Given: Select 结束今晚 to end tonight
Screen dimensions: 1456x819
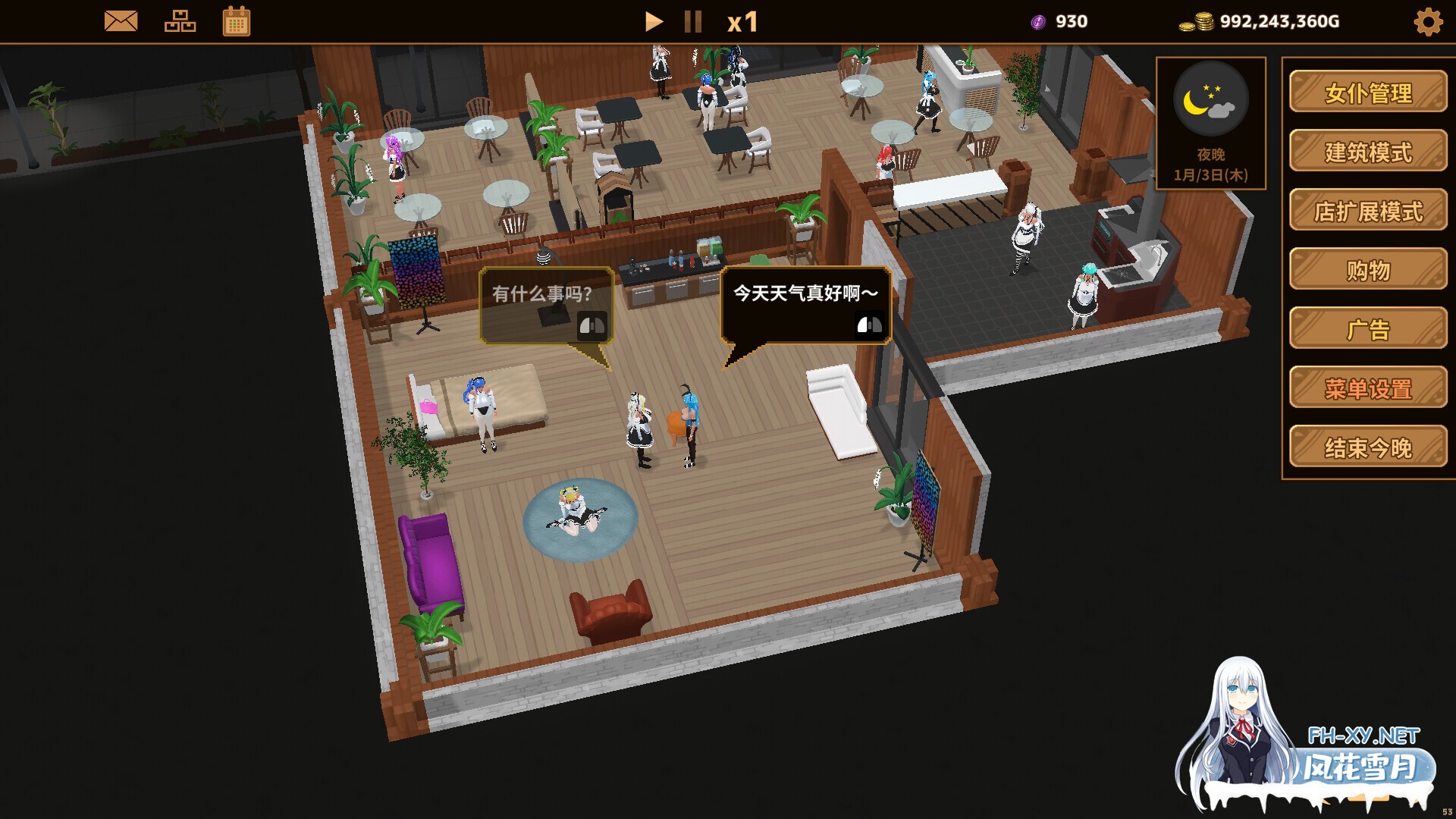Looking at the screenshot, I should [x=1367, y=447].
